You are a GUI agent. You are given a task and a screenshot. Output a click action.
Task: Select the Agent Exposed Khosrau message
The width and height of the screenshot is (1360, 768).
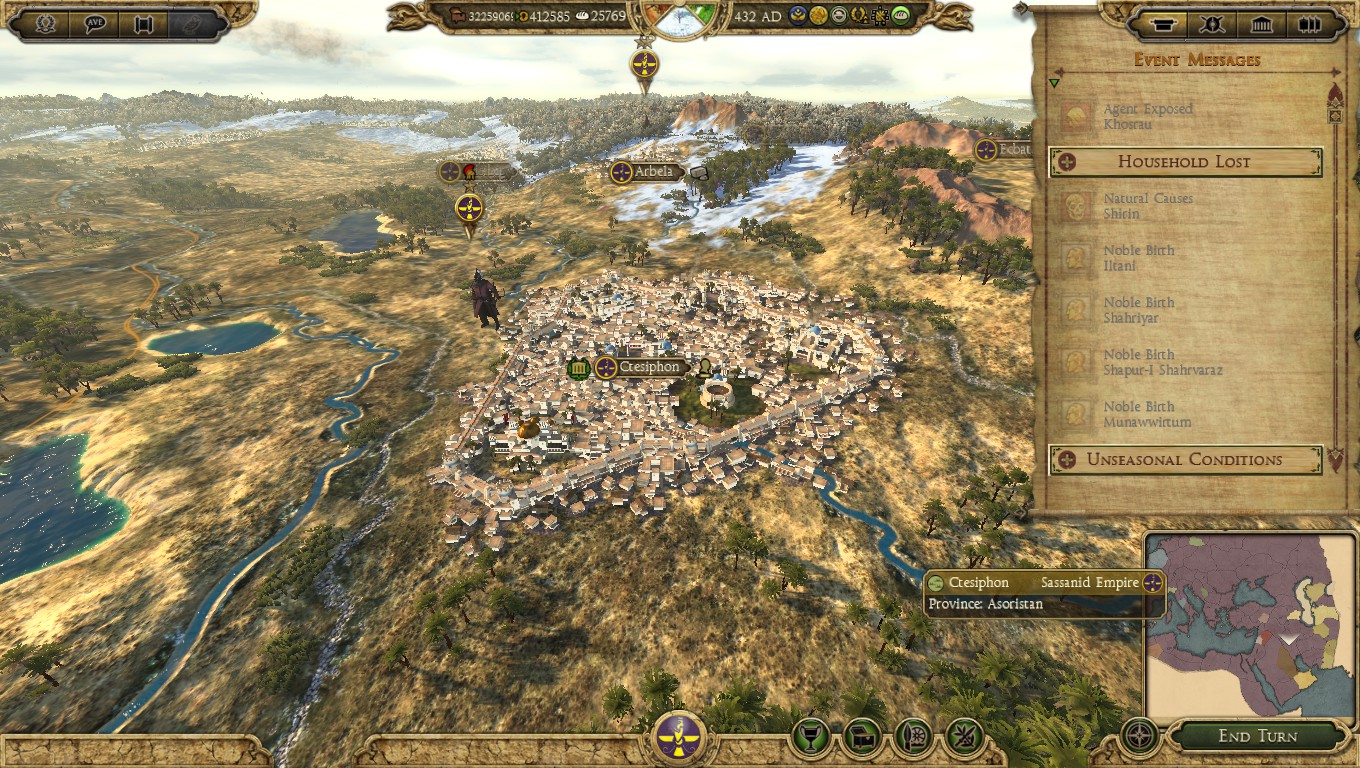1147,117
